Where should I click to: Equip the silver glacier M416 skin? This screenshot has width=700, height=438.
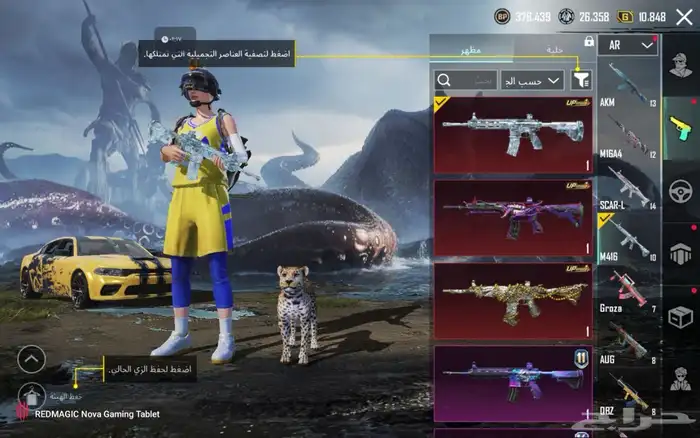(x=513, y=135)
